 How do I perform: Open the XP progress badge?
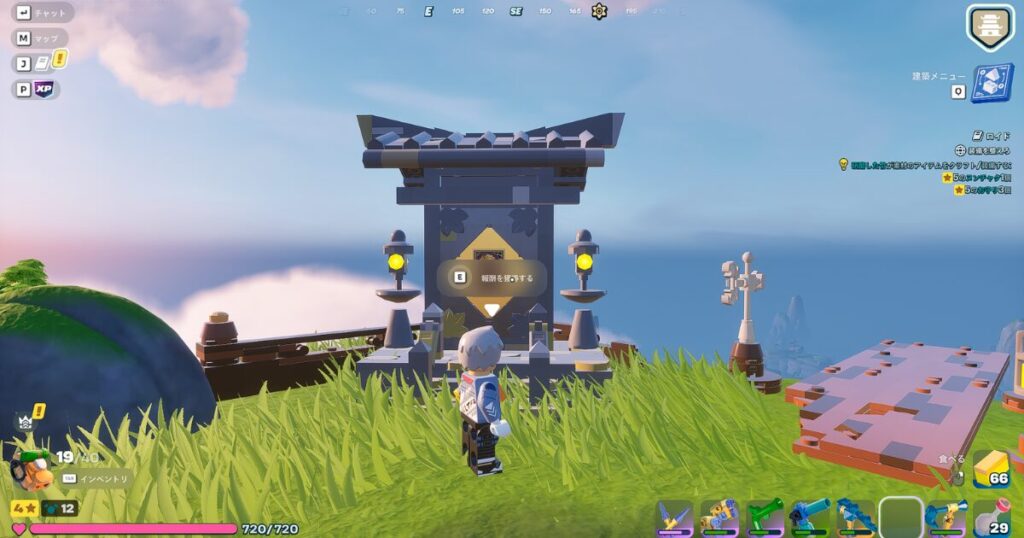pyautogui.click(x=44, y=89)
